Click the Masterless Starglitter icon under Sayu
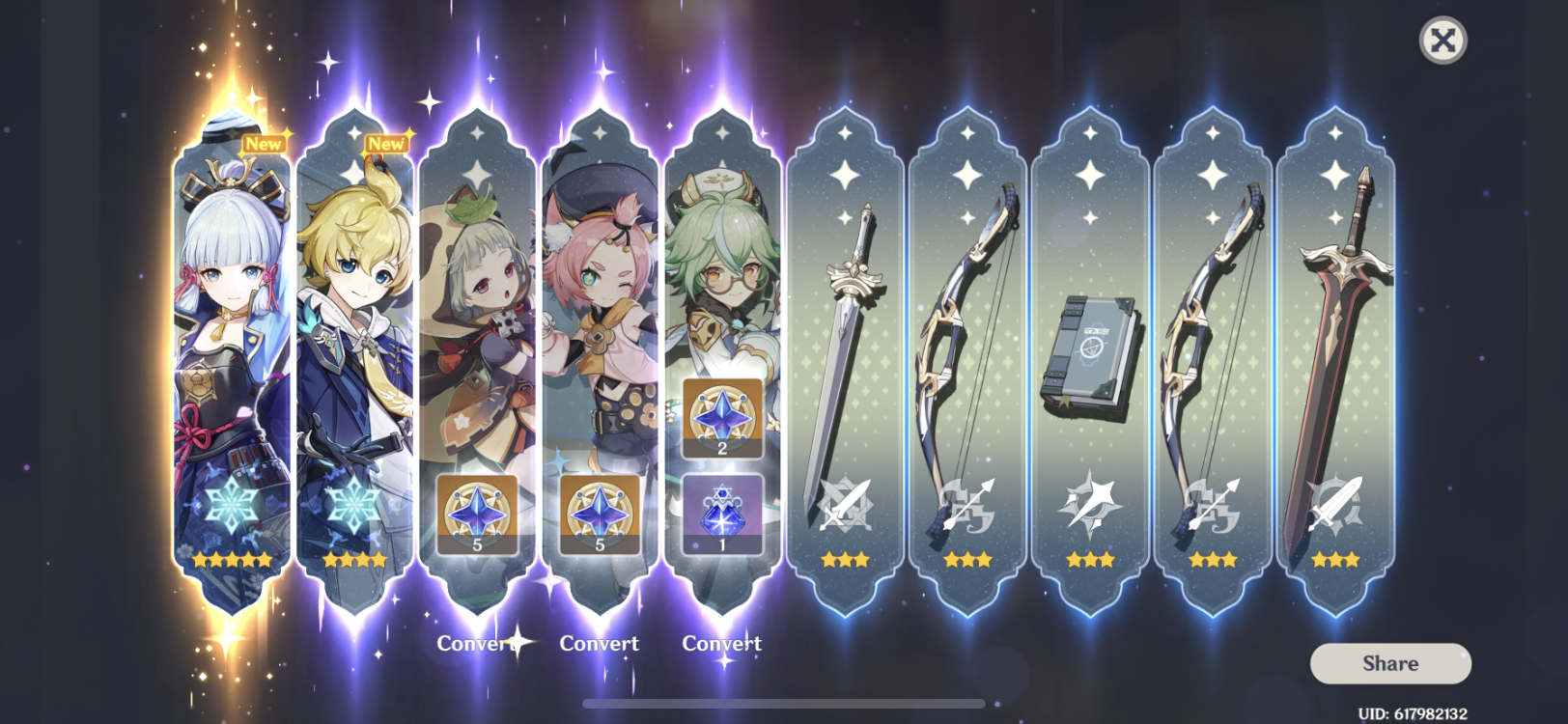The width and height of the screenshot is (1568, 724). (476, 514)
